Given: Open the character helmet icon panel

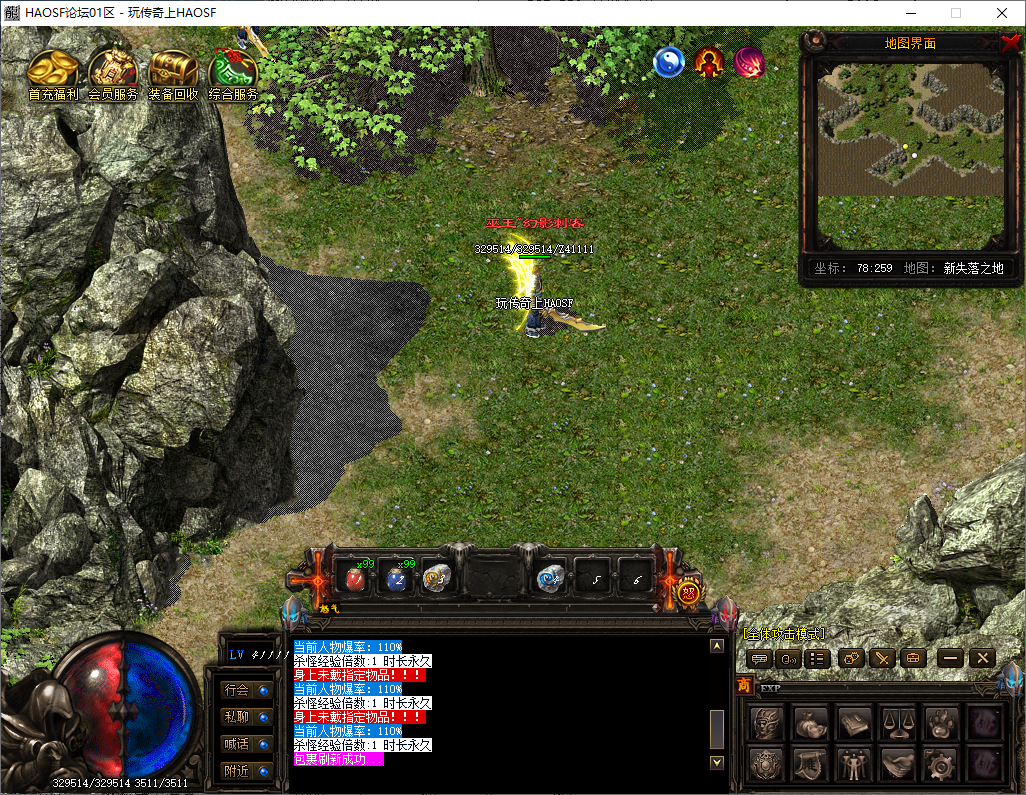Looking at the screenshot, I should point(766,722).
